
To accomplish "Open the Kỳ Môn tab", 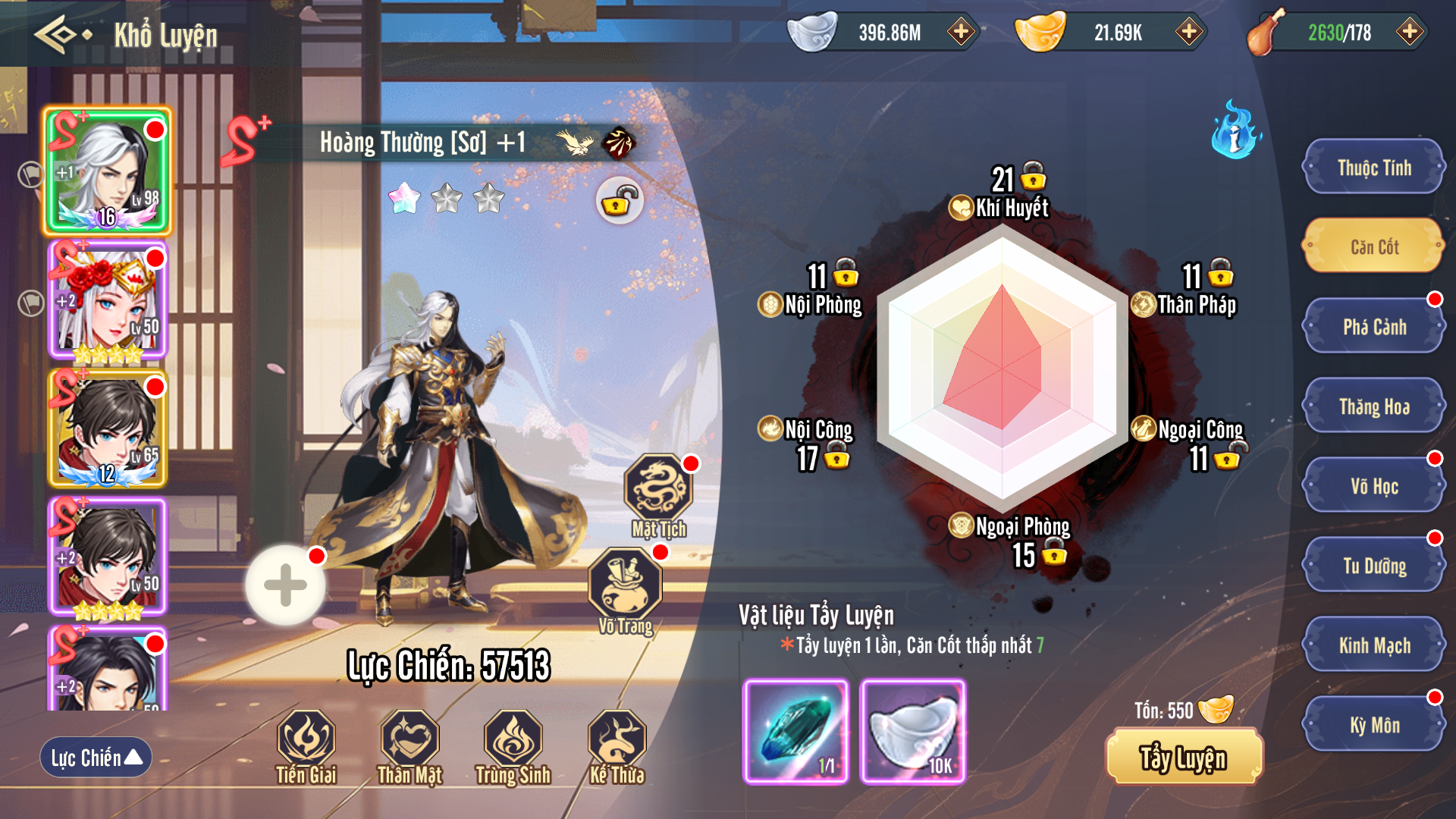I will pos(1374,725).
